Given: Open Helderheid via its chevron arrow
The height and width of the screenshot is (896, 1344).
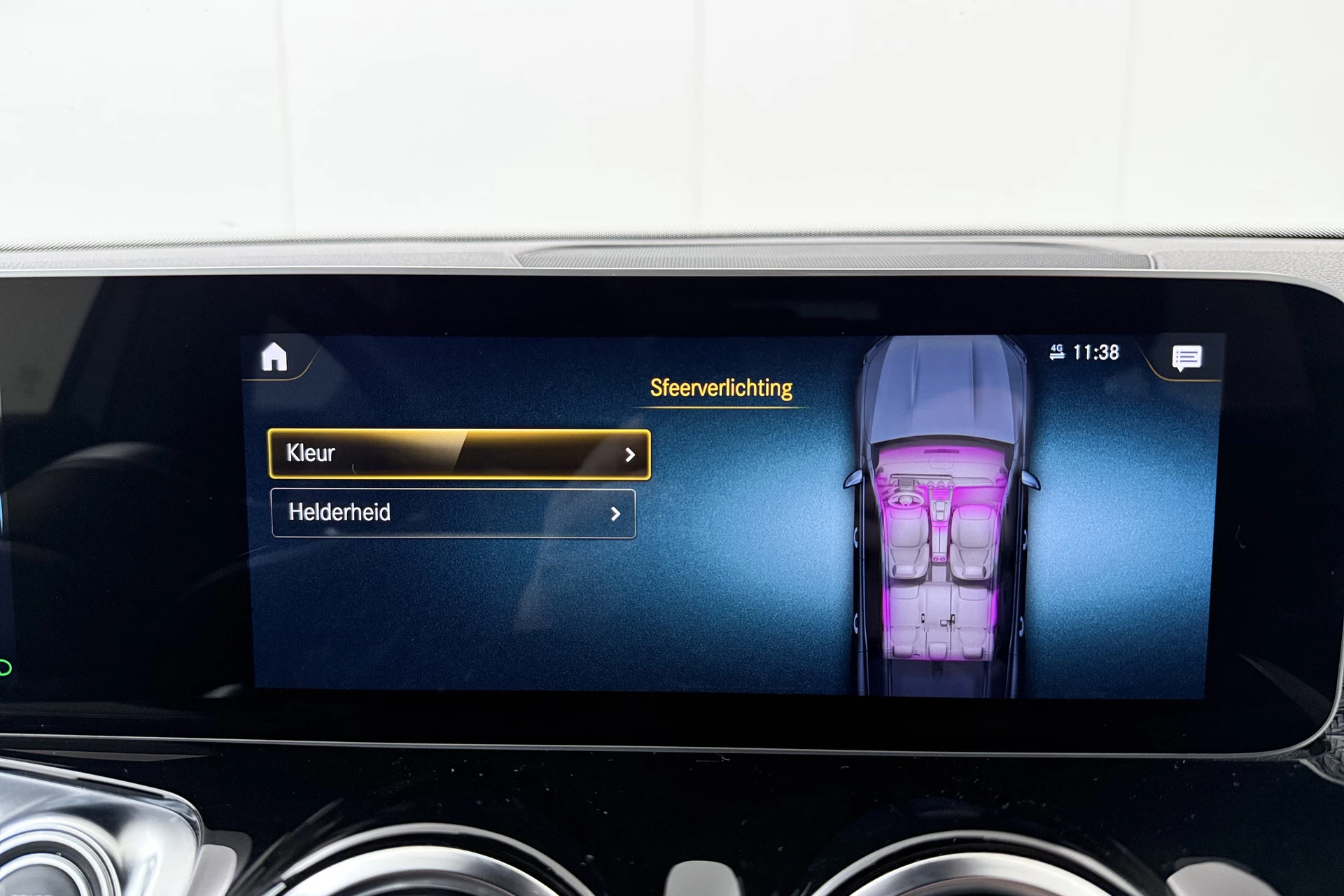Looking at the screenshot, I should click(x=617, y=514).
